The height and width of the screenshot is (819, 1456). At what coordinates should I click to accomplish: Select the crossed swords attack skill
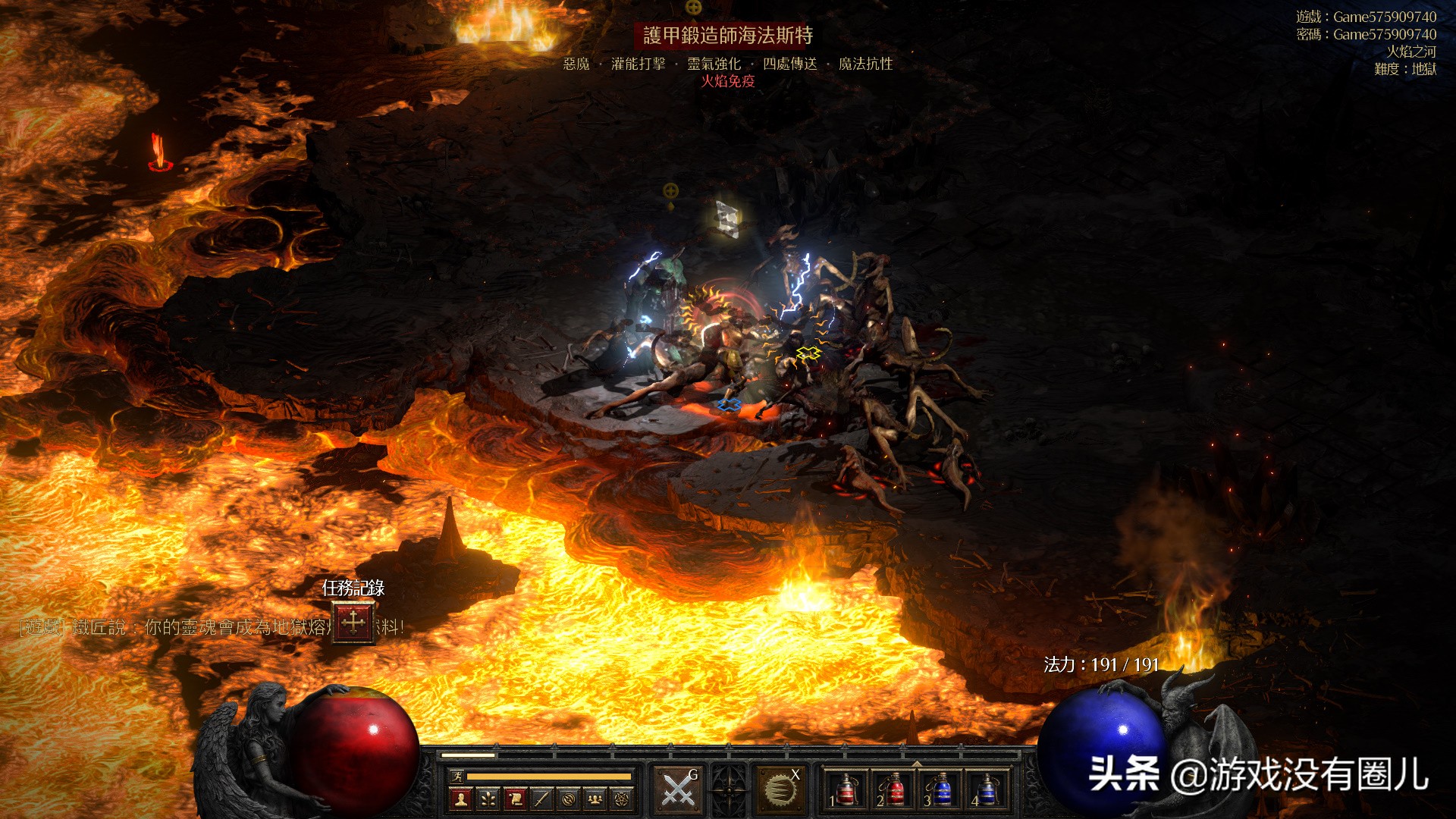(x=679, y=789)
